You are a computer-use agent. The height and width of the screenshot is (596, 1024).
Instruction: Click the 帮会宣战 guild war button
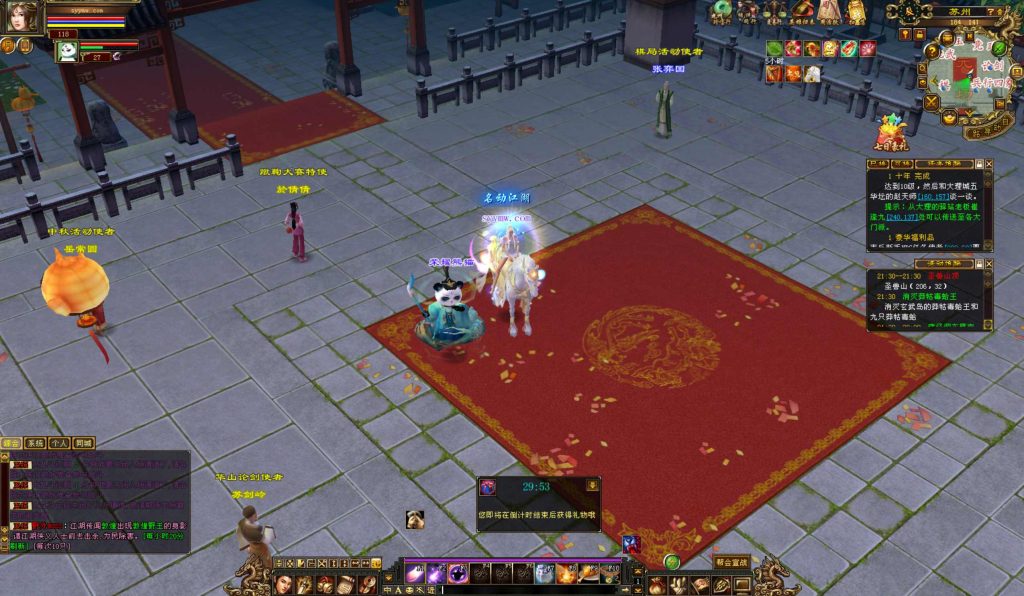pyautogui.click(x=731, y=562)
